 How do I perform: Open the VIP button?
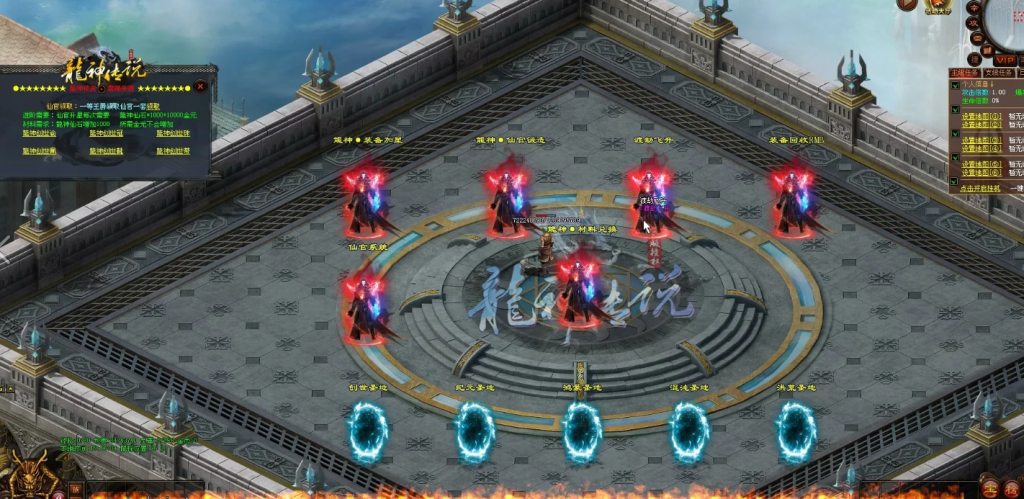coord(1004,60)
